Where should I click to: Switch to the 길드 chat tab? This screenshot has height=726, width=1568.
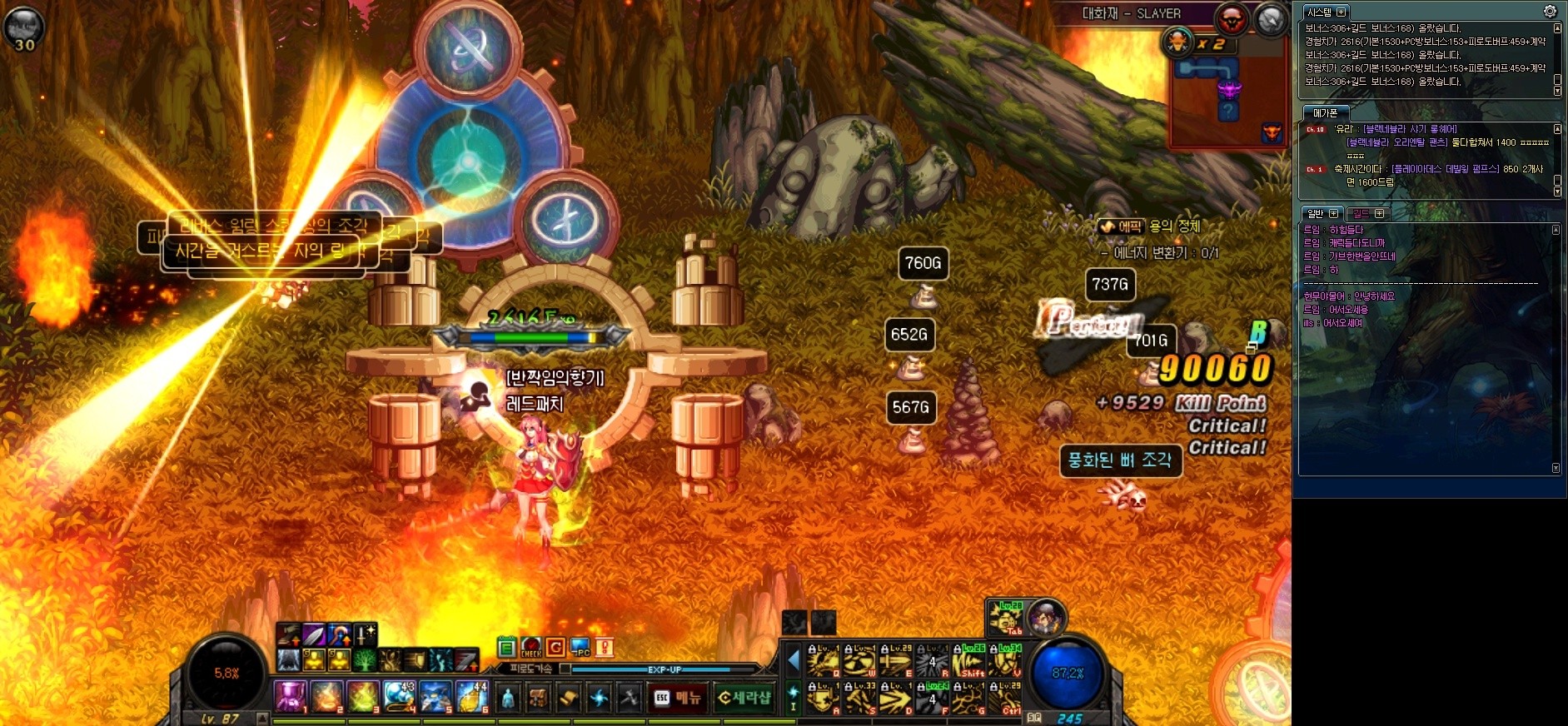pos(1367,214)
